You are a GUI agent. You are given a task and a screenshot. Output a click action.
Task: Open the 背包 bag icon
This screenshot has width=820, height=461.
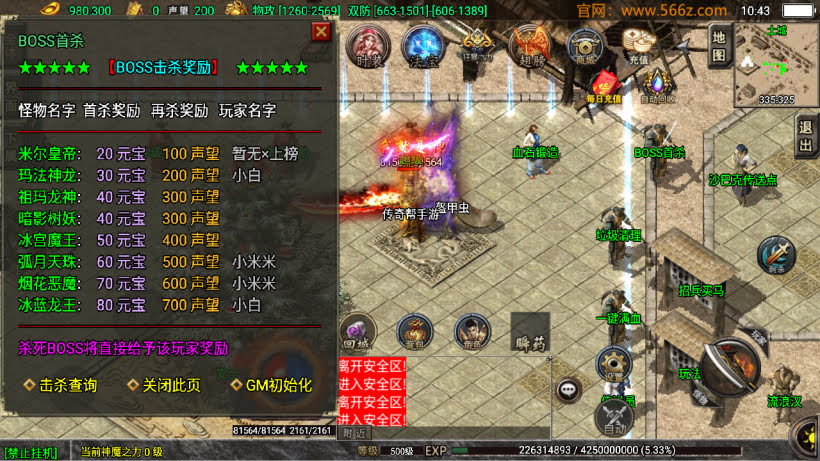click(x=414, y=331)
